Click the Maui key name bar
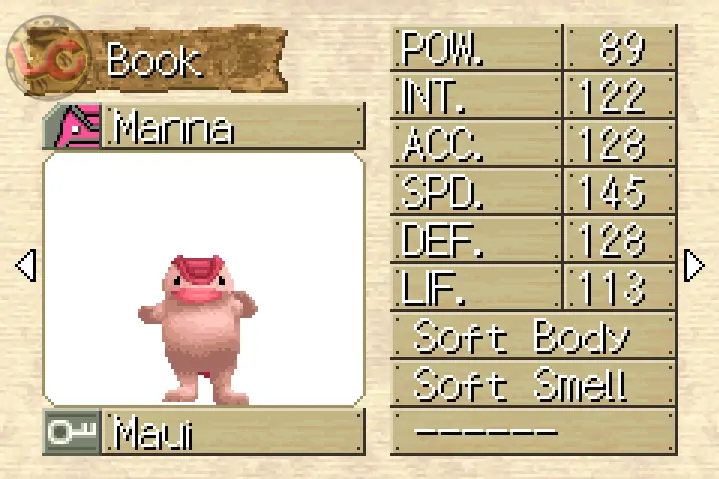The width and height of the screenshot is (719, 479). [x=204, y=433]
